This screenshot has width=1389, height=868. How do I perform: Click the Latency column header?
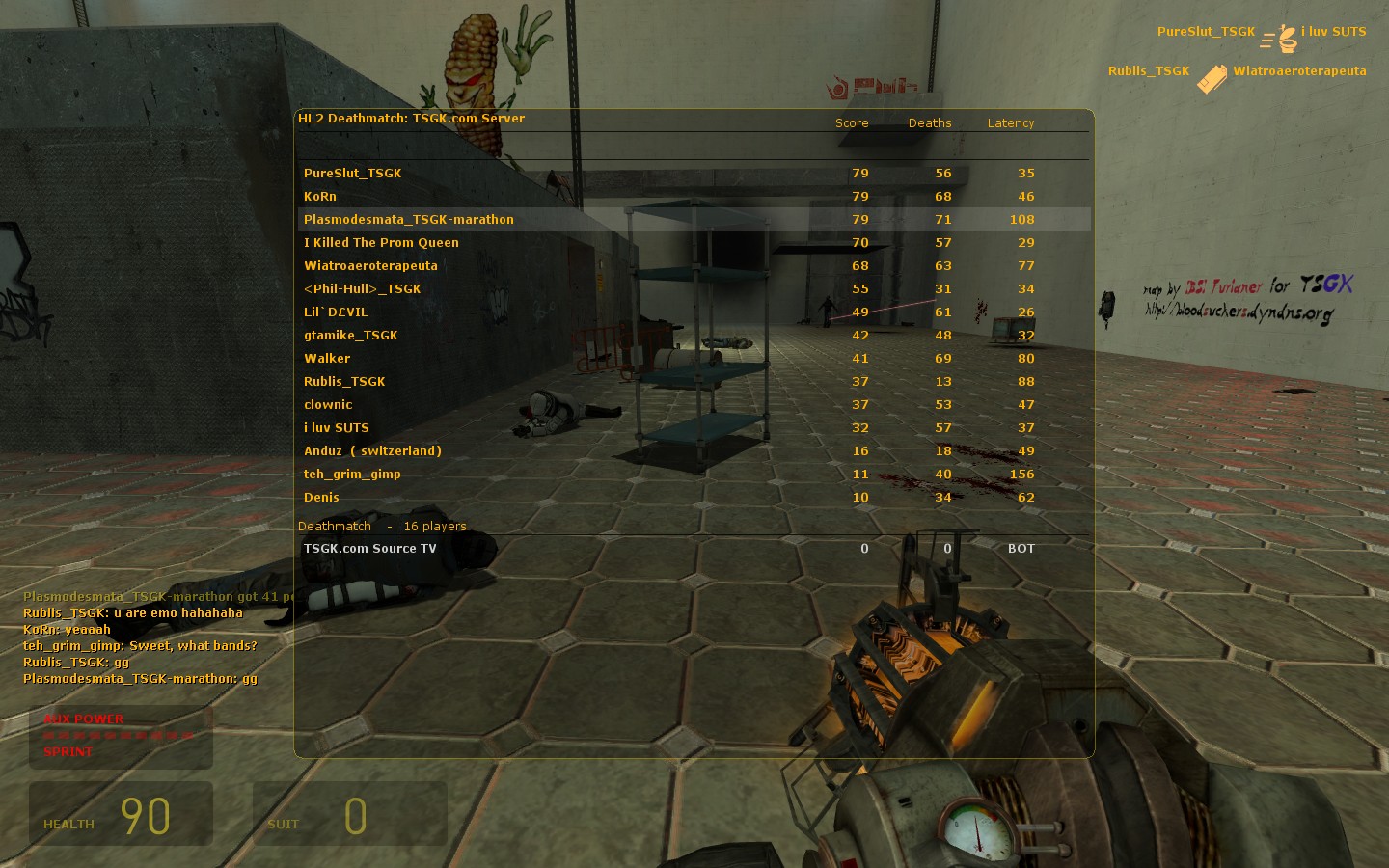coord(1011,122)
